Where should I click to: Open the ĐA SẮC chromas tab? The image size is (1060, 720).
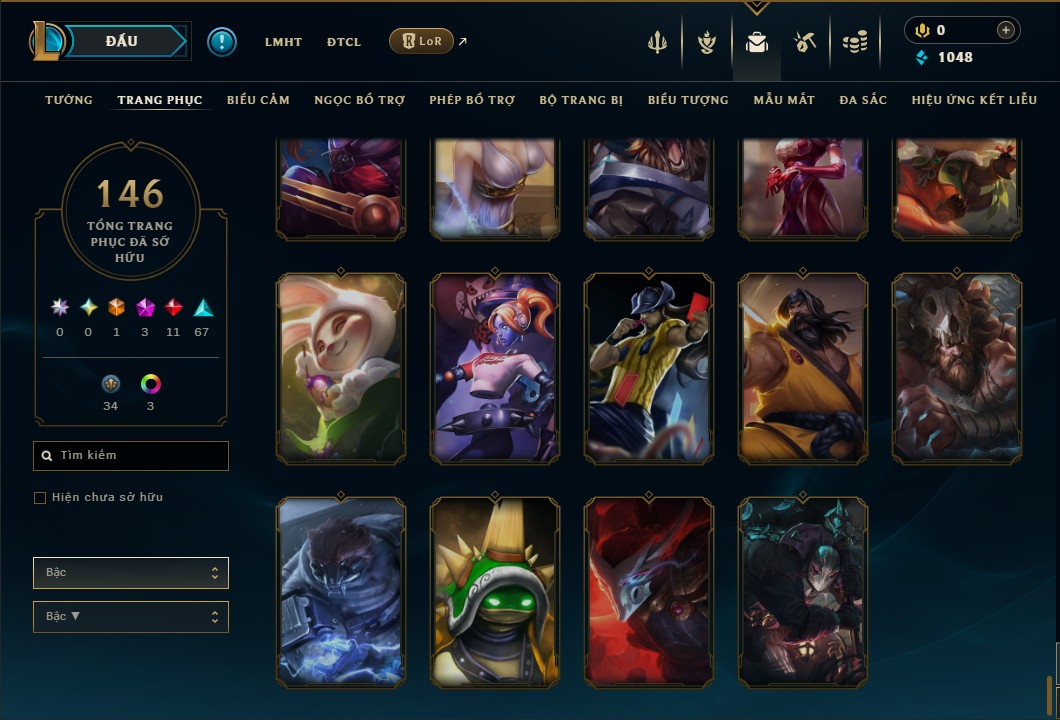863,100
